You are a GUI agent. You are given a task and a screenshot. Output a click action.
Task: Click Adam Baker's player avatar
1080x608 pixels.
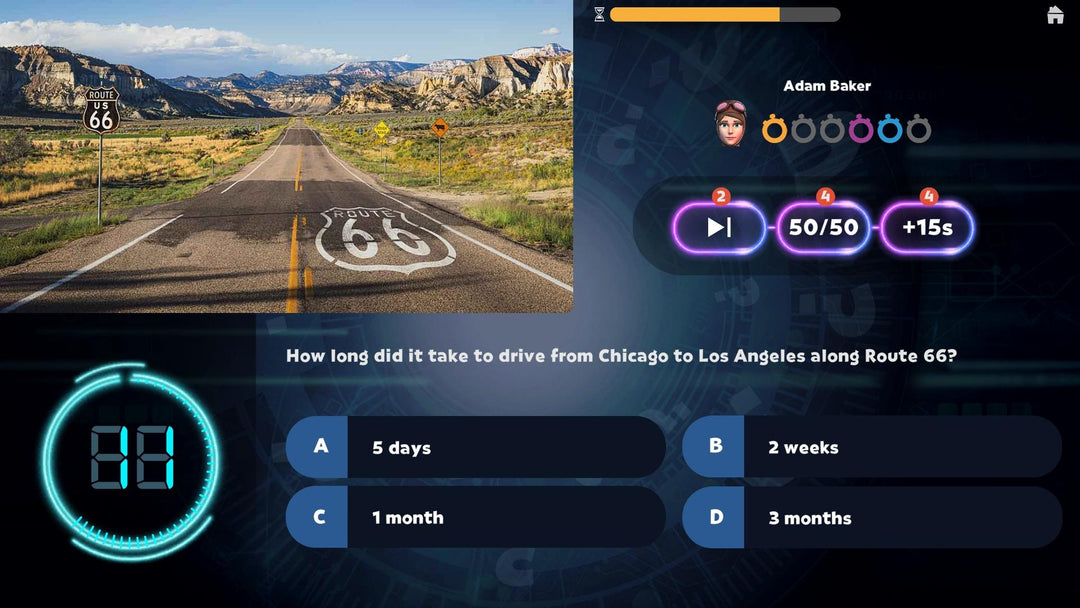coord(730,123)
